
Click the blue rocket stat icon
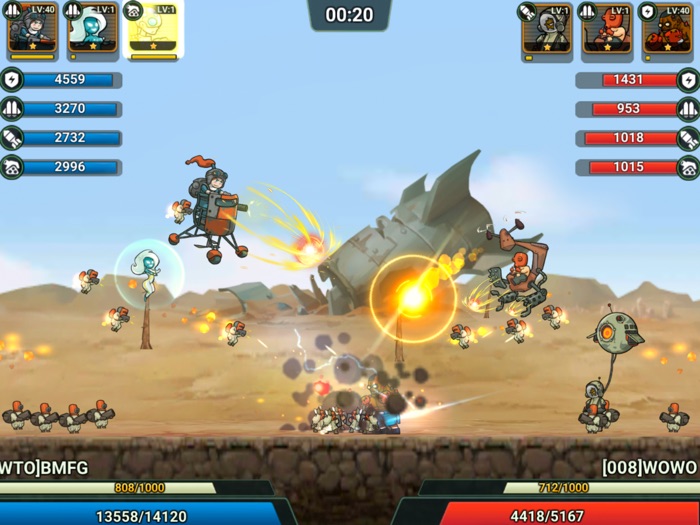[12, 138]
